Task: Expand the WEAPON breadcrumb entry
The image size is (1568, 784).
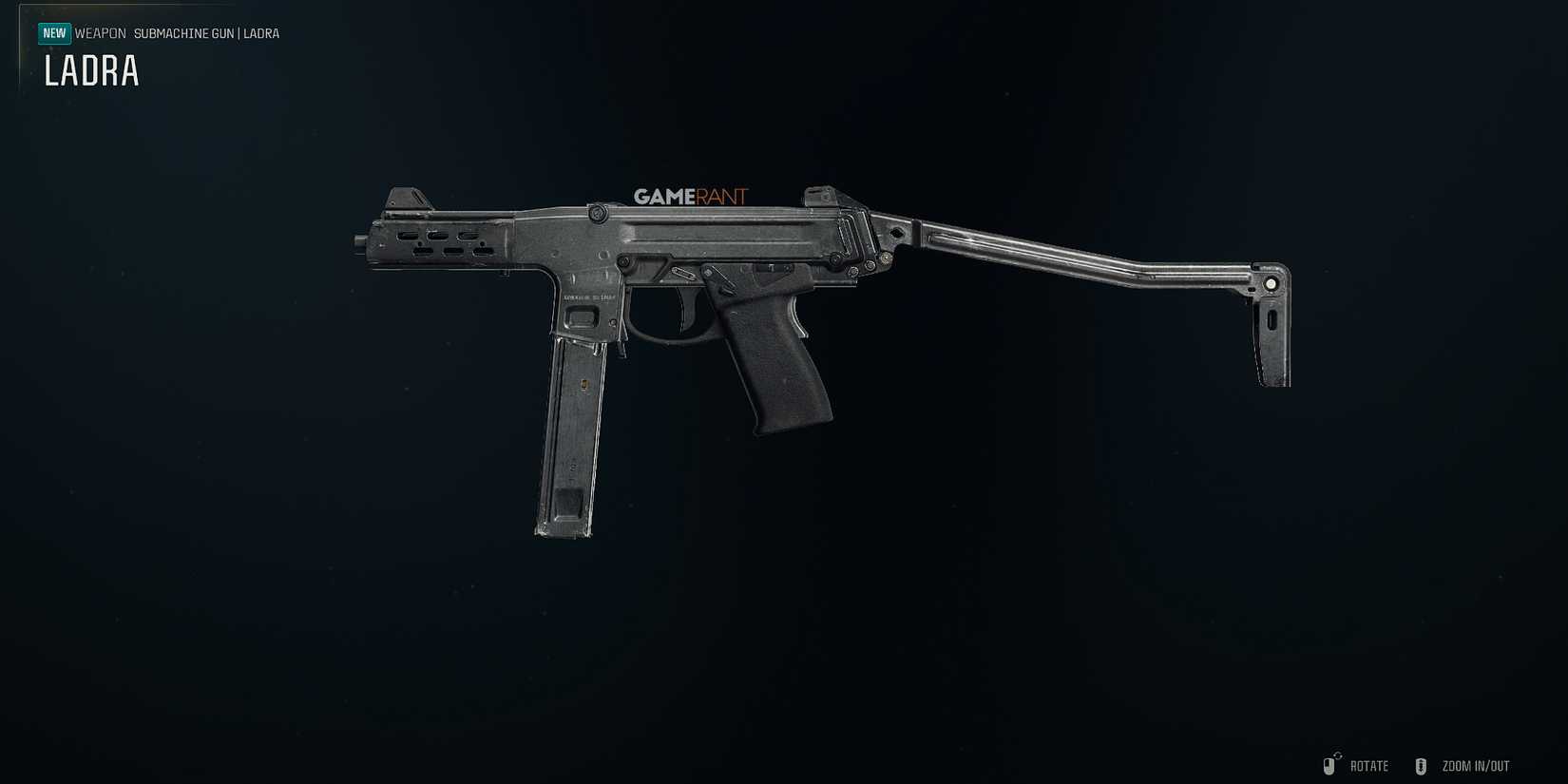Action: (102, 33)
